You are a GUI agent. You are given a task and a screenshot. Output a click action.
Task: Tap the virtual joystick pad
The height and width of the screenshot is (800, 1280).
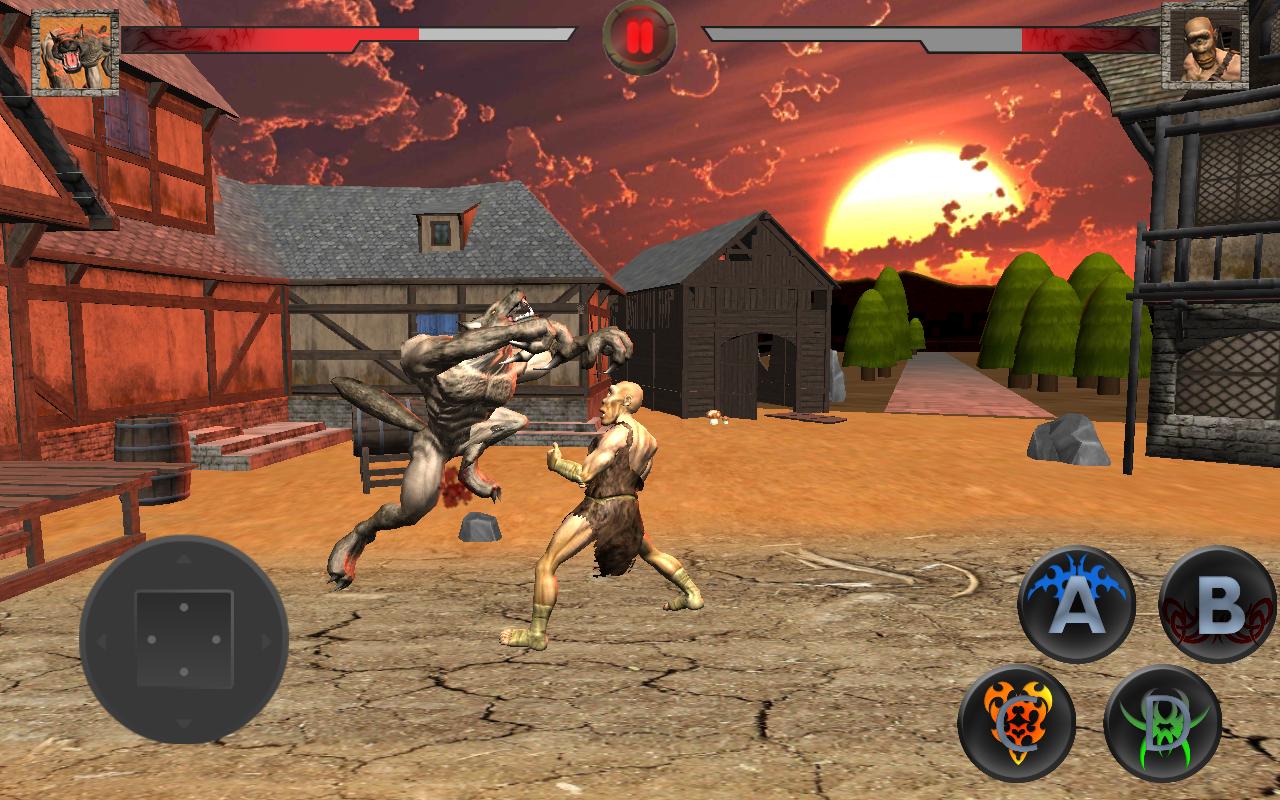click(x=184, y=639)
